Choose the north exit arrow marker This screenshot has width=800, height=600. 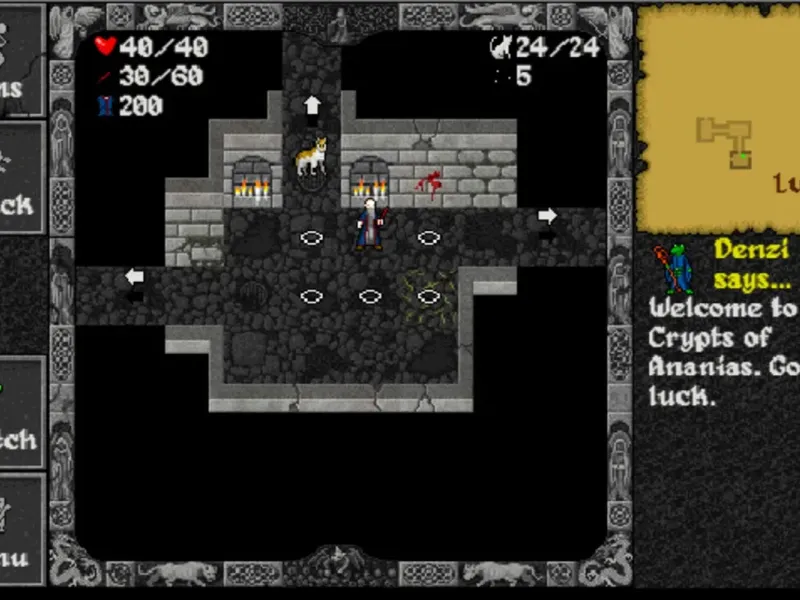point(312,104)
